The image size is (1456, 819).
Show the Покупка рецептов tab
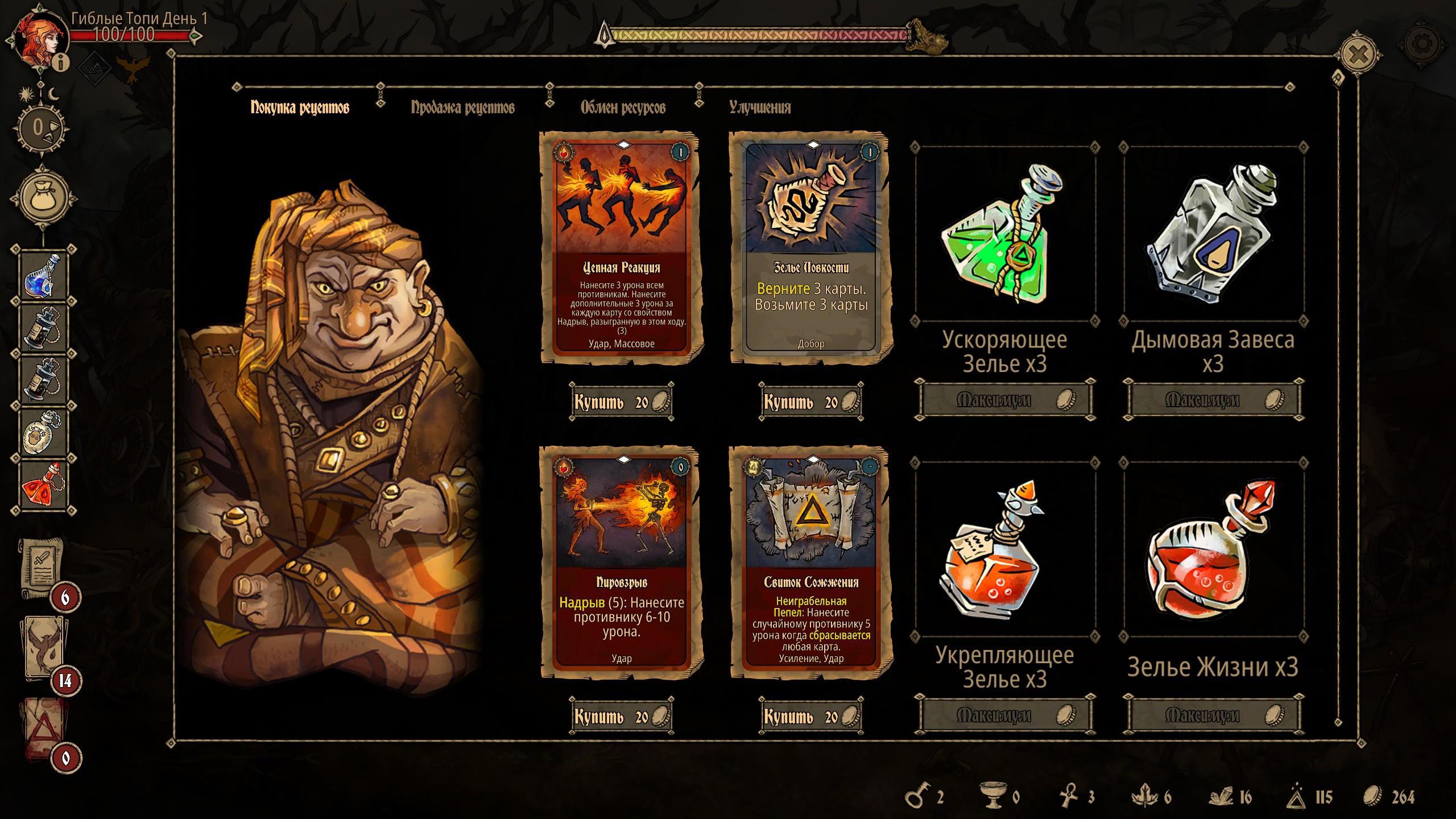(300, 107)
